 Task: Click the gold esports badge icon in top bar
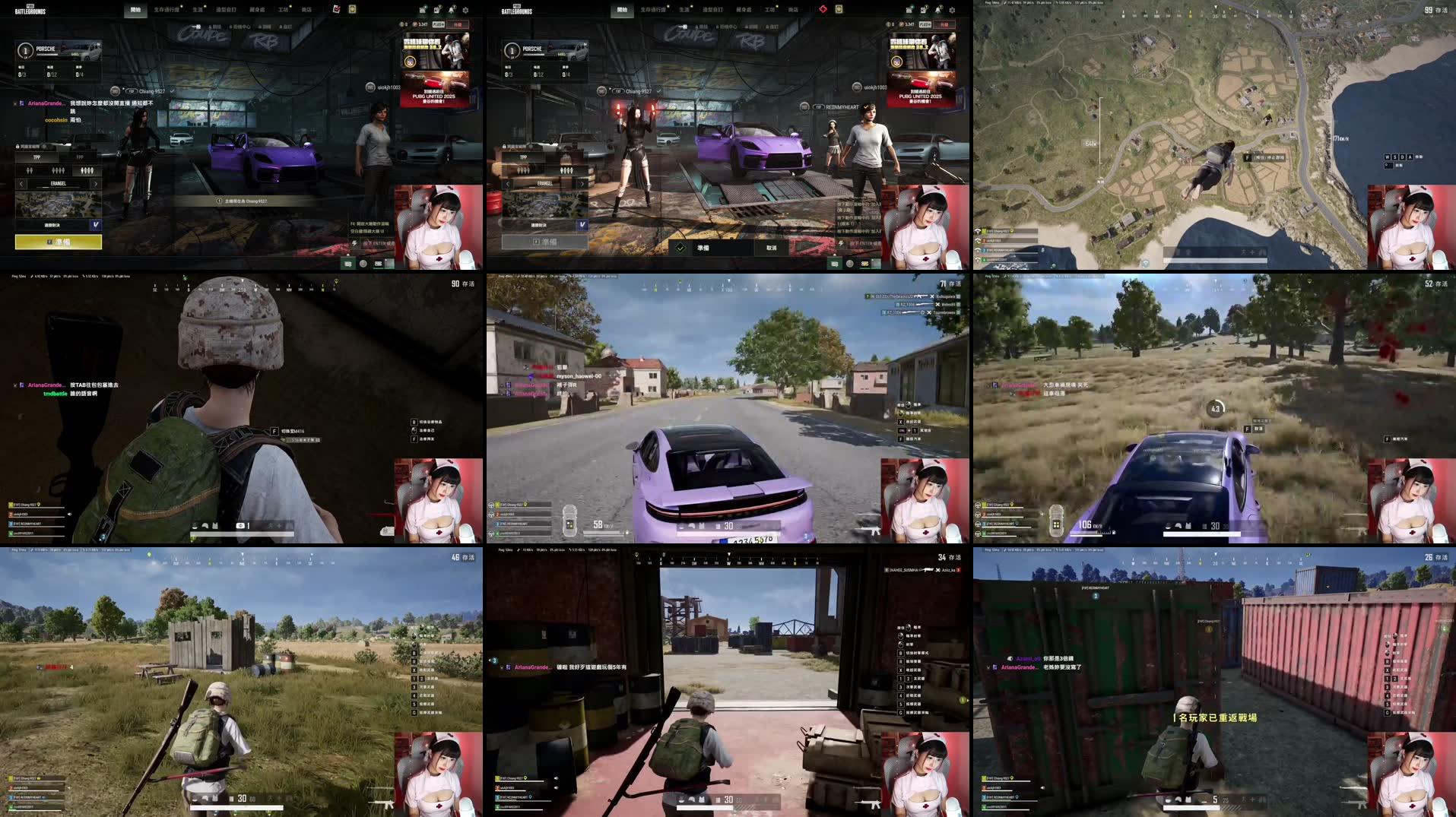(x=352, y=9)
